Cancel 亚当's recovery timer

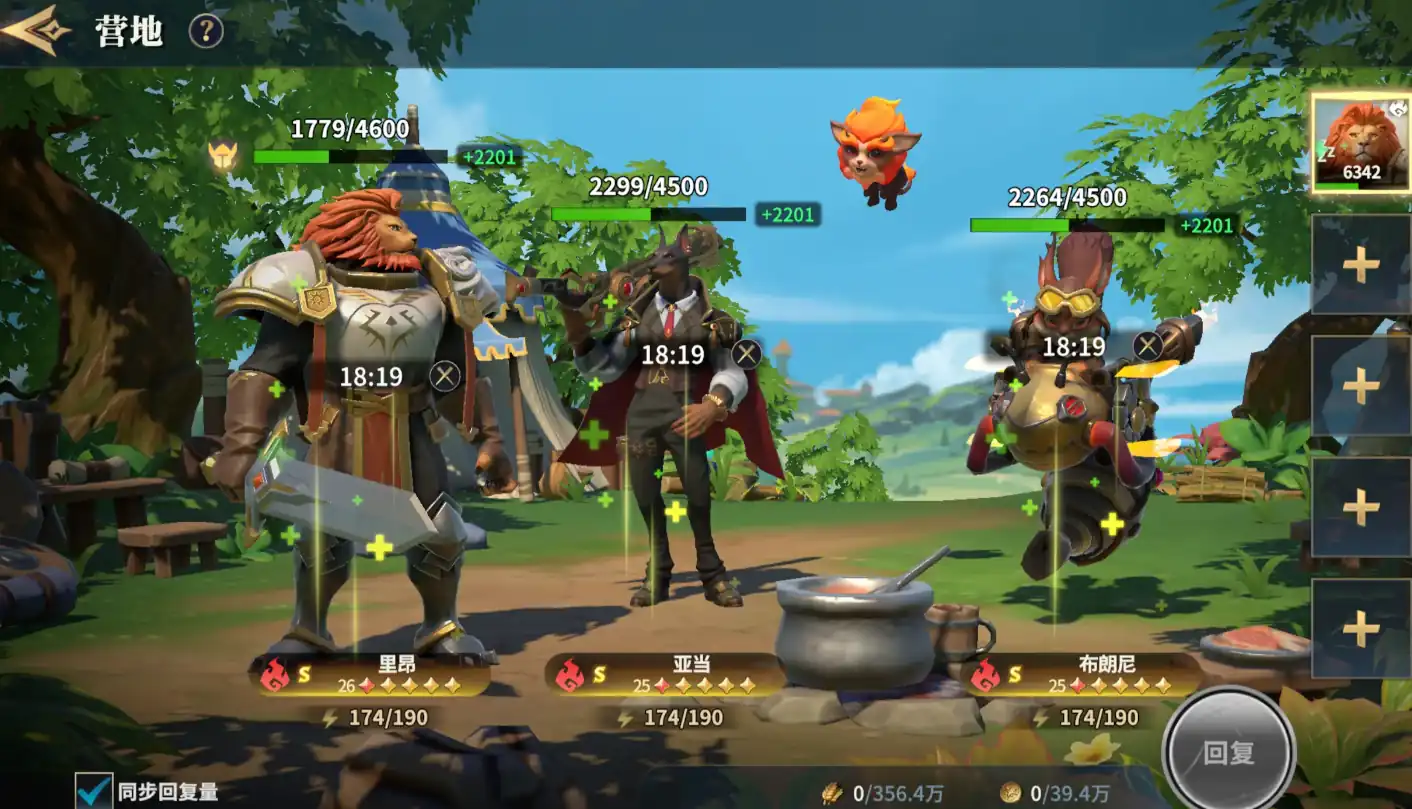point(746,354)
